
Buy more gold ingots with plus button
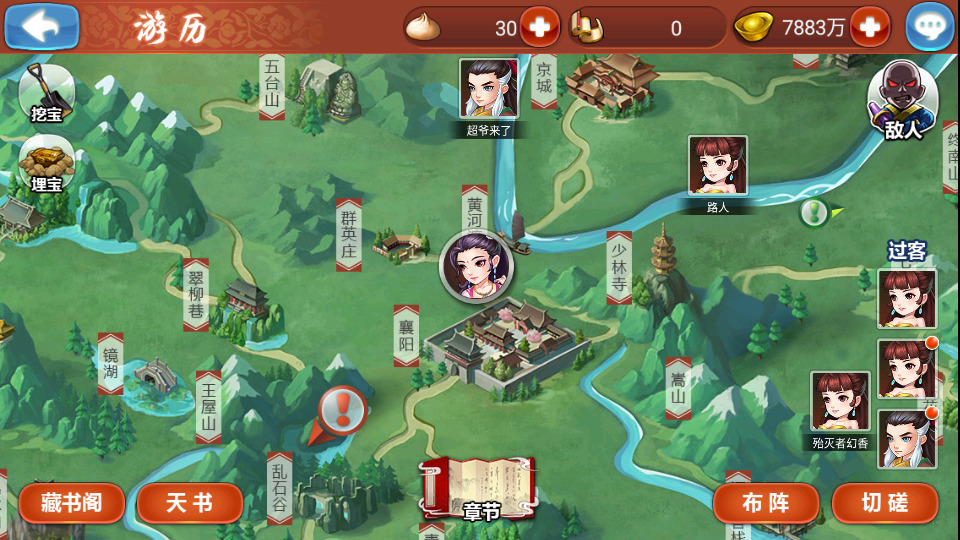tap(869, 27)
